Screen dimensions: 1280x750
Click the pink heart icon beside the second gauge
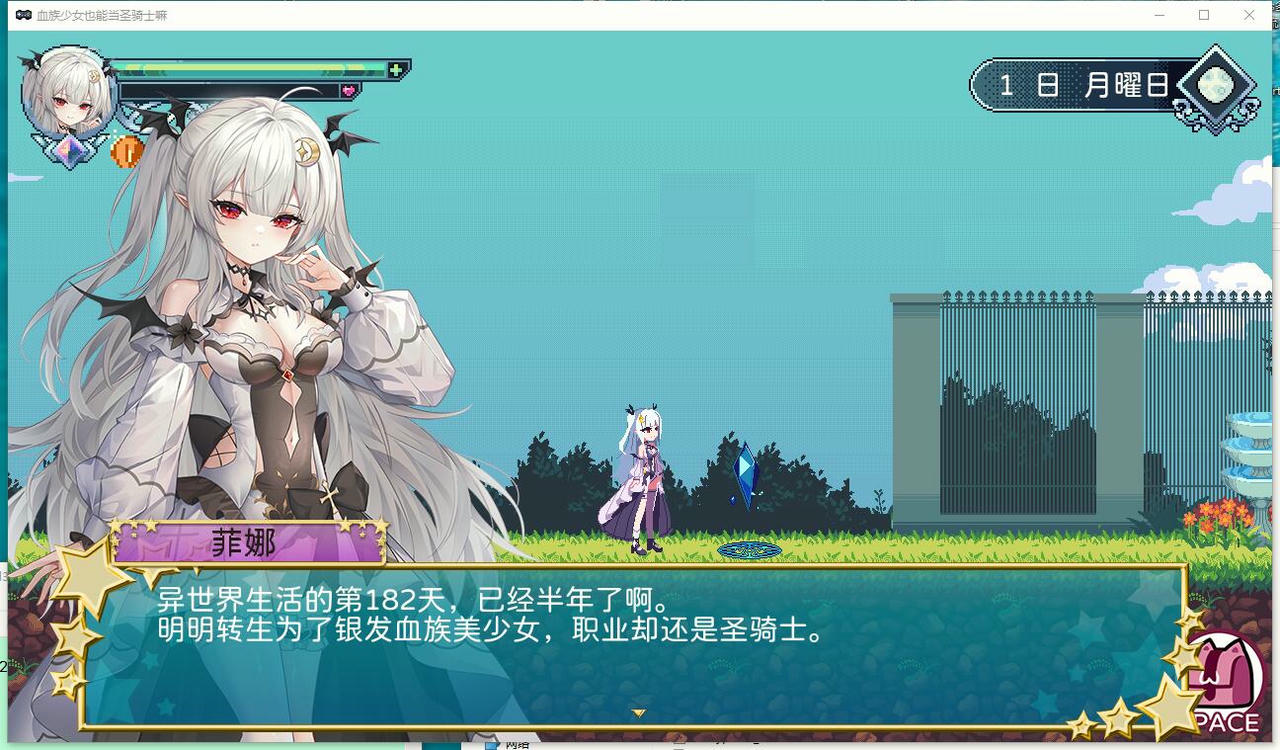tap(349, 89)
